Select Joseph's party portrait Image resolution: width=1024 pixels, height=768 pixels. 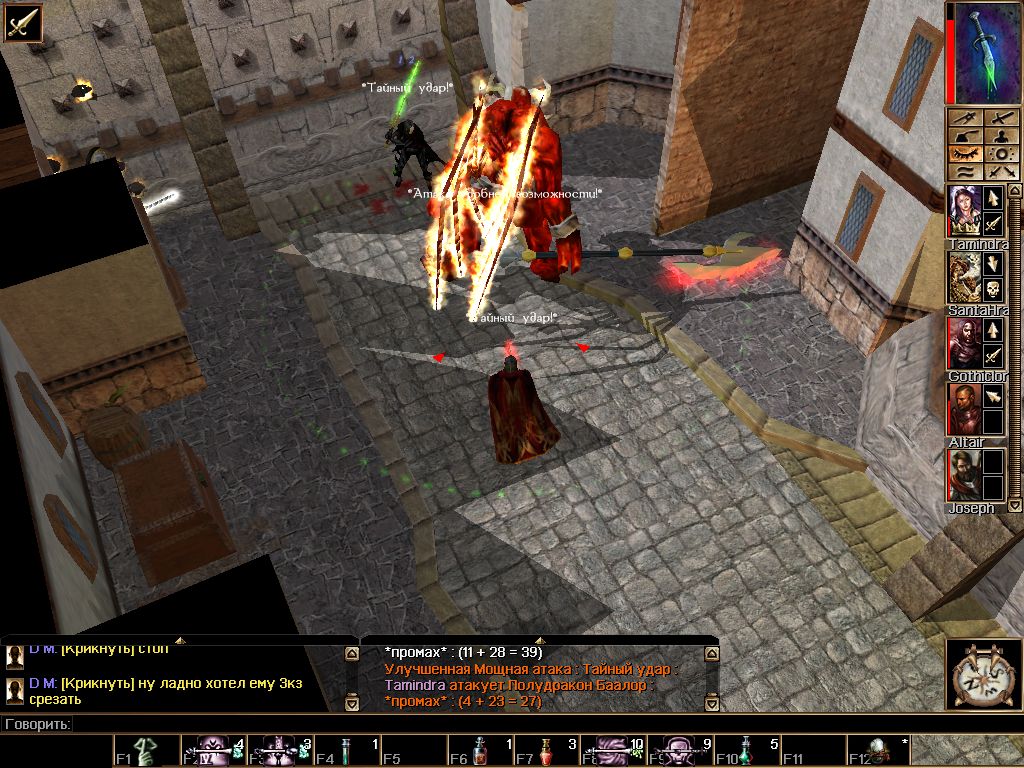click(x=964, y=475)
